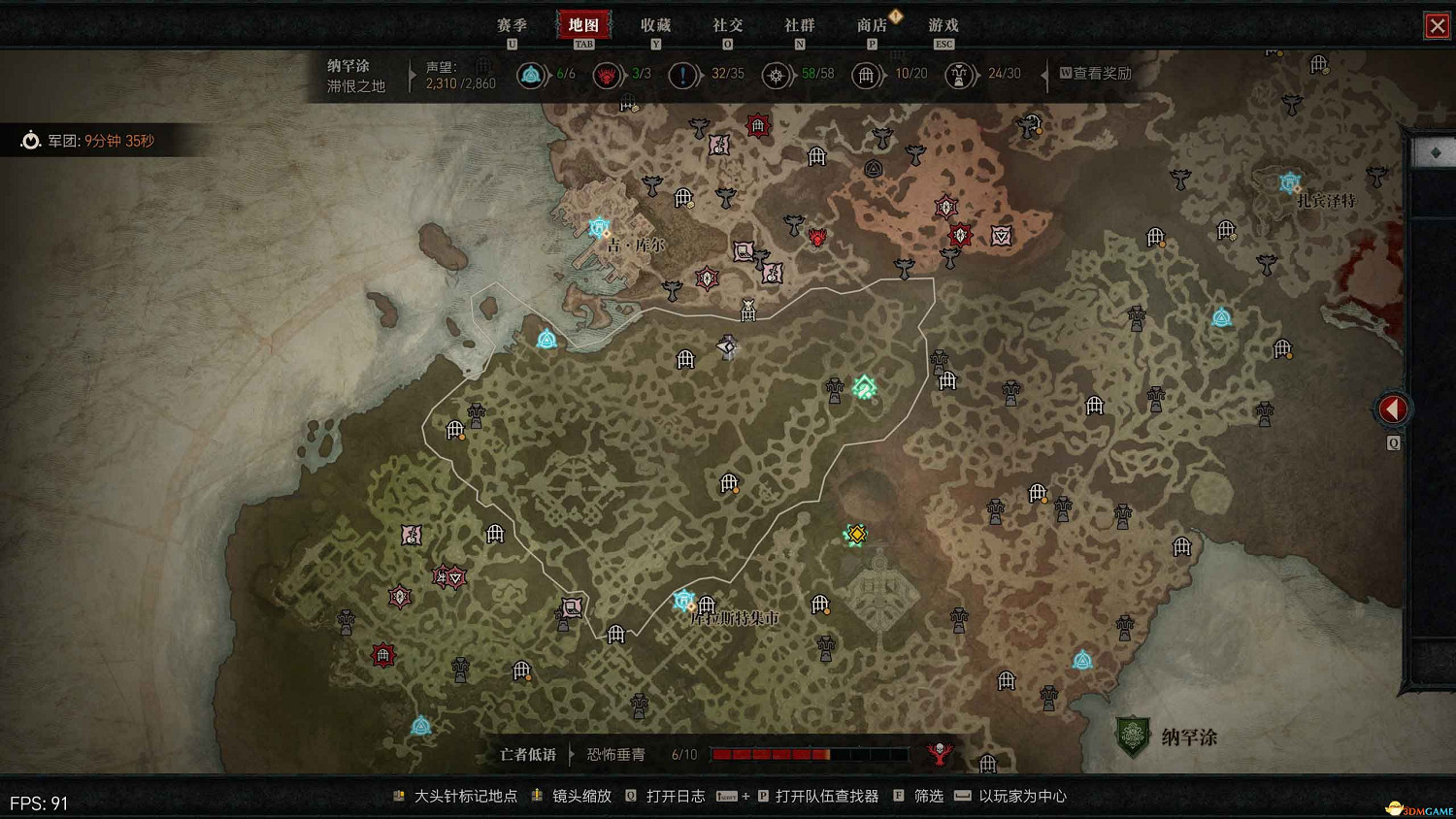Click the Q expander on the right edge
This screenshot has height=819, width=1456.
1392,442
